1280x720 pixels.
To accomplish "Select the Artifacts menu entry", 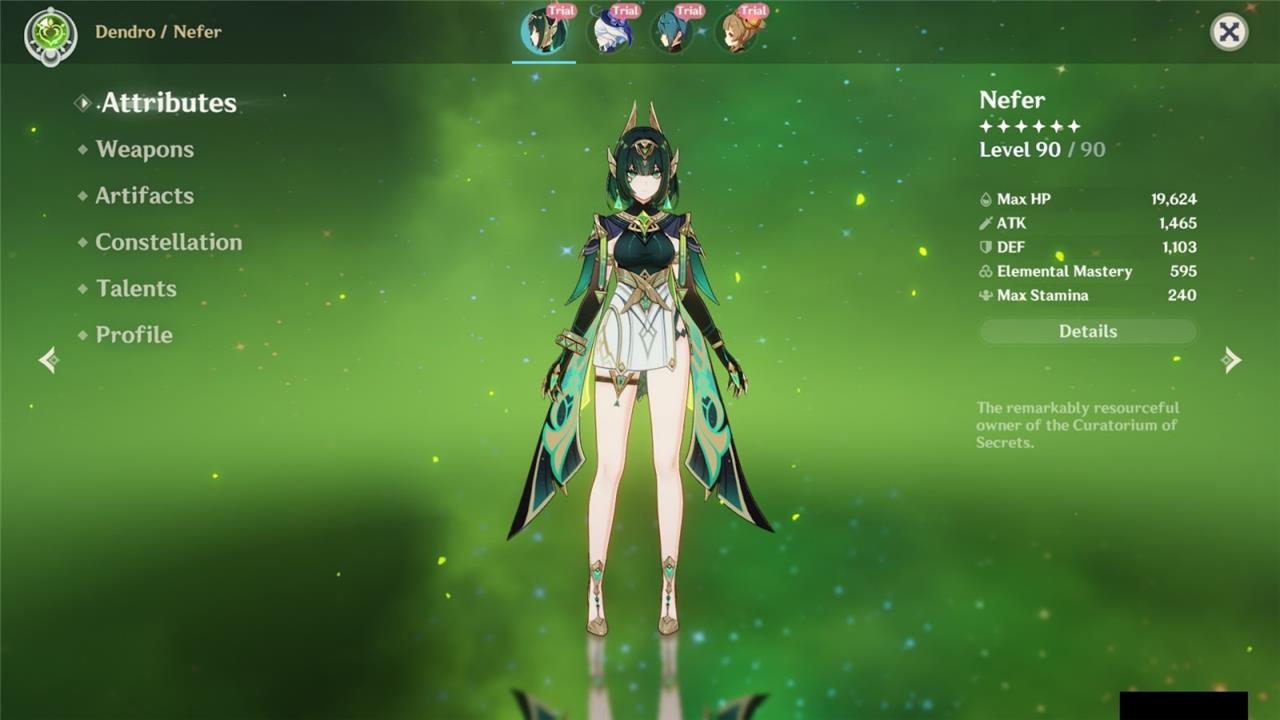I will (x=144, y=196).
